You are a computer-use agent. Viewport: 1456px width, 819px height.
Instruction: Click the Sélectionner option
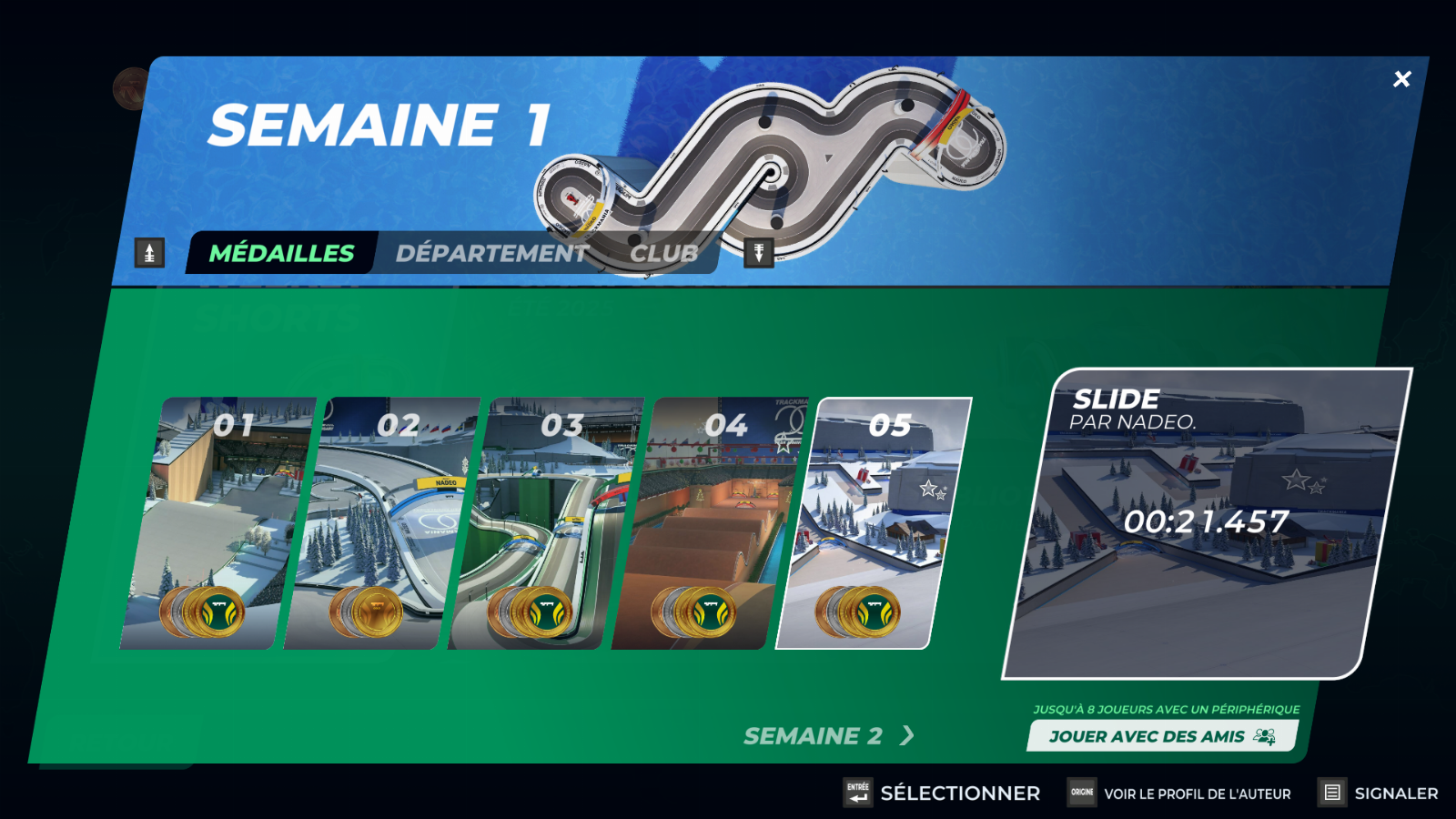coord(942,793)
